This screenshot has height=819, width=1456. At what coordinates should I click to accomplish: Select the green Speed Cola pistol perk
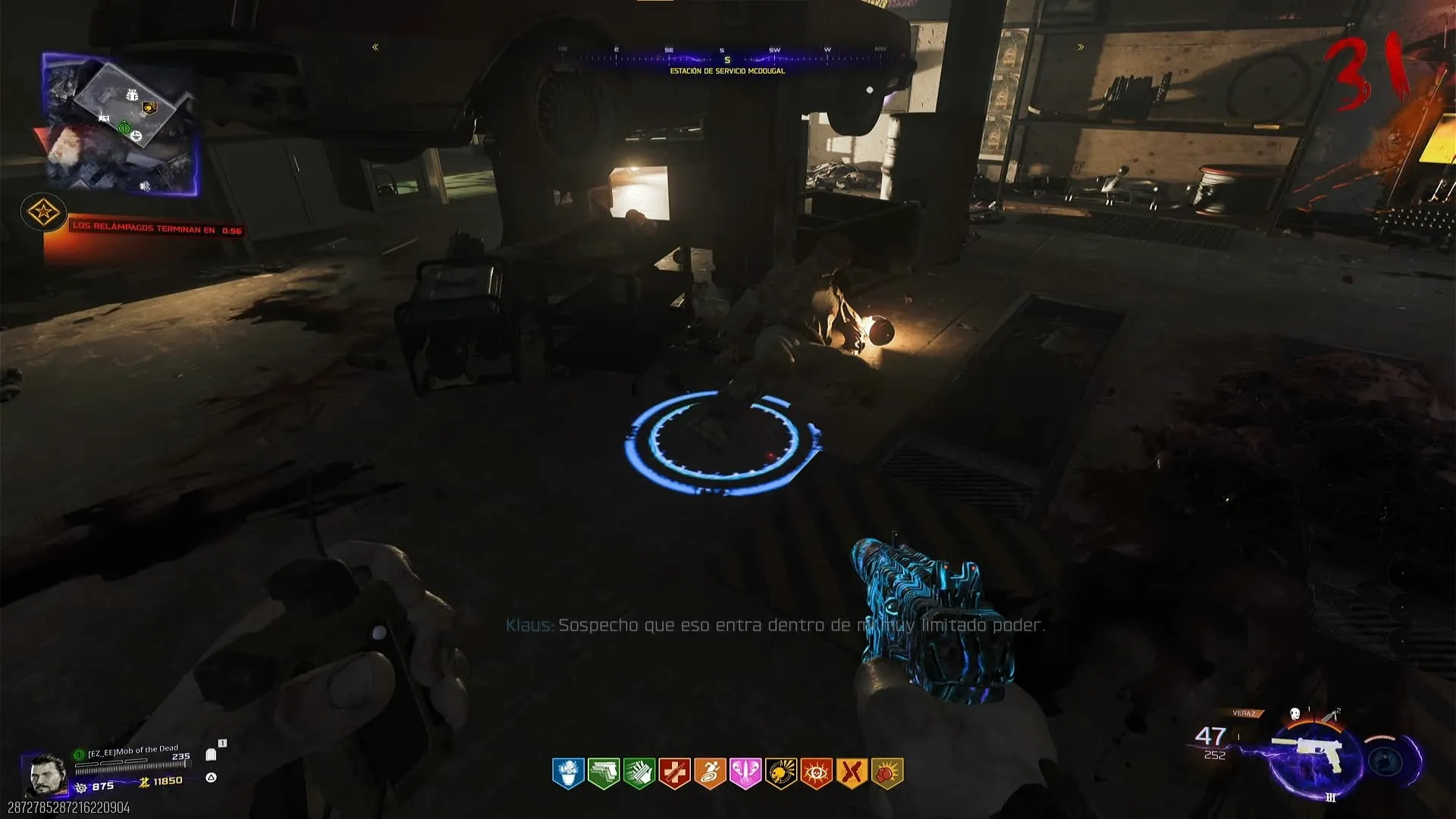[x=604, y=773]
